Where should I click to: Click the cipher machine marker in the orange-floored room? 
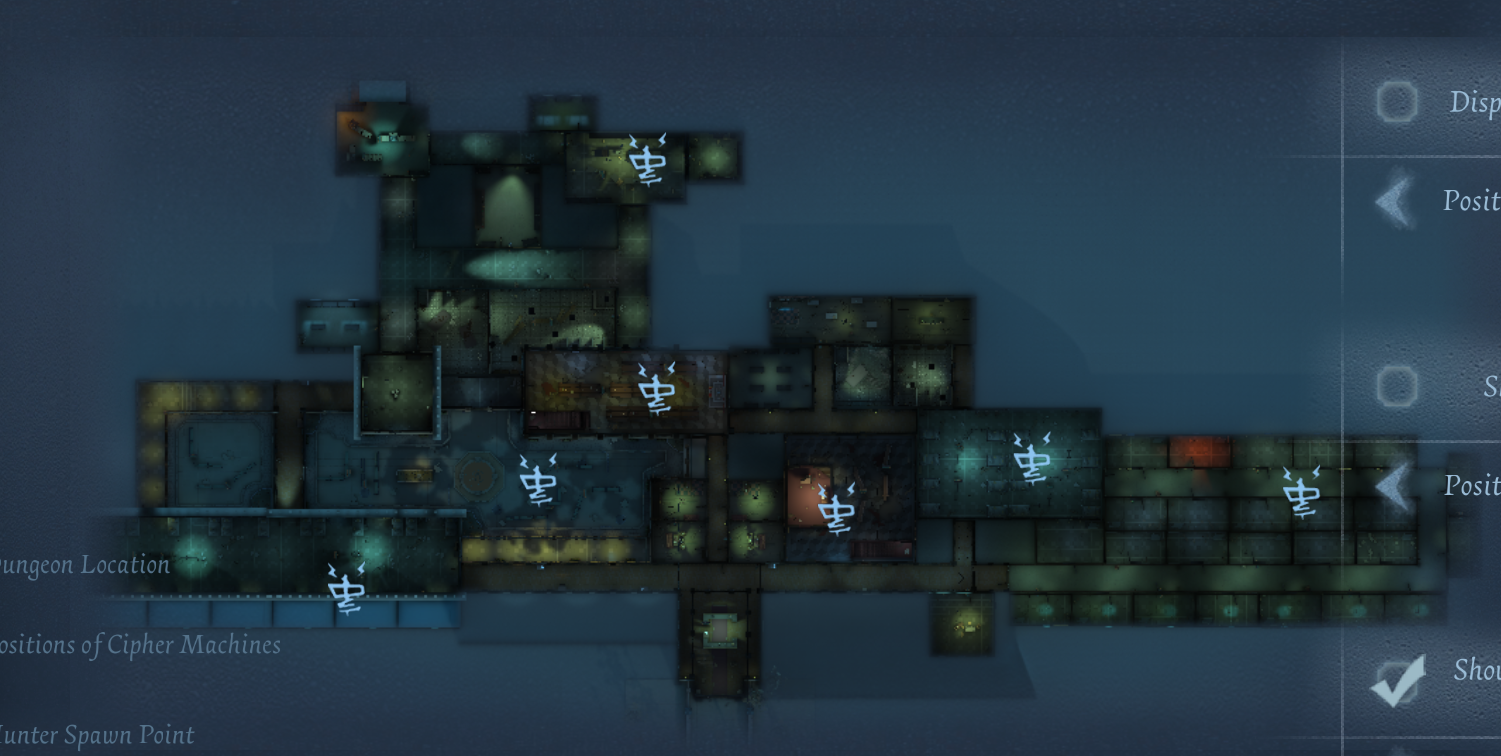(x=836, y=509)
